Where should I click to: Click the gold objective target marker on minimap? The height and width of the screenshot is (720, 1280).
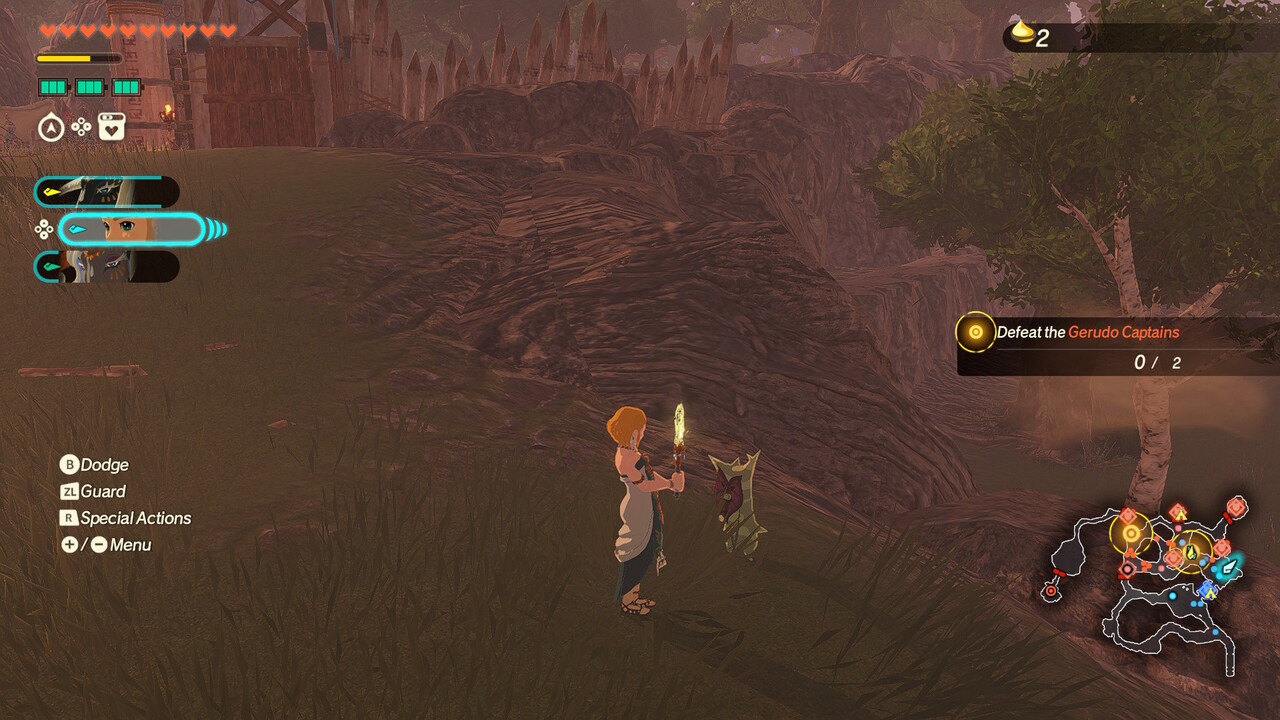(1131, 533)
